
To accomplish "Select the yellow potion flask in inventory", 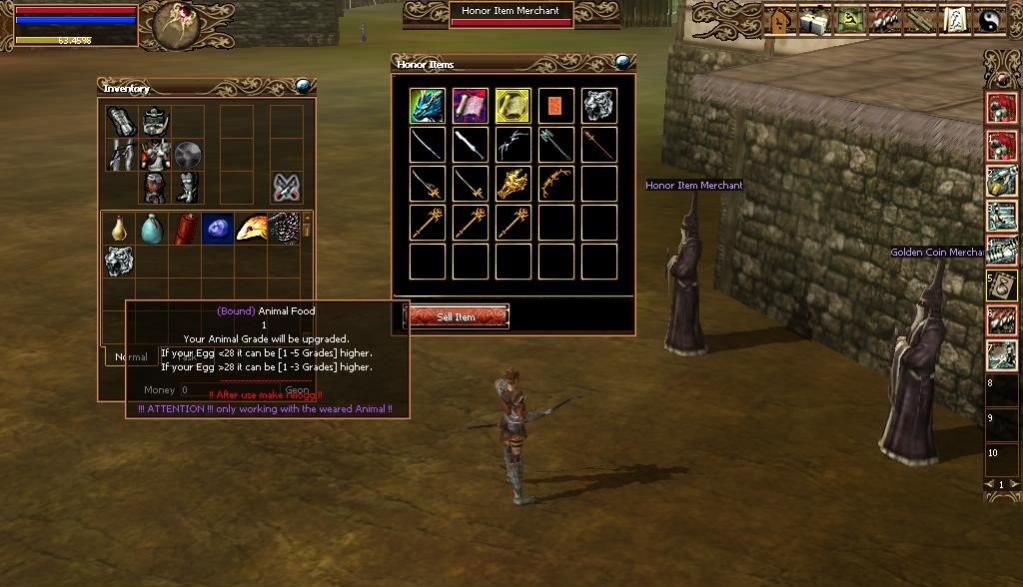I will (119, 229).
